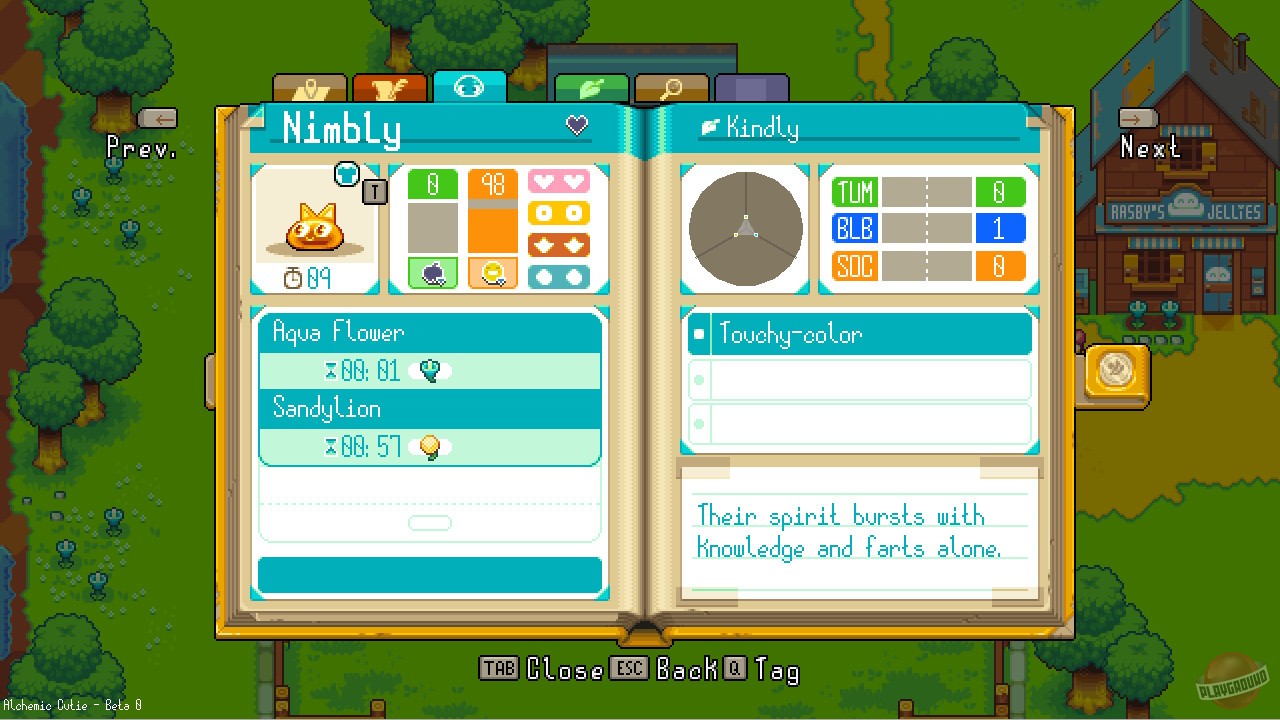Click the laughing face mood icon
The height and width of the screenshot is (720, 1280).
point(492,272)
